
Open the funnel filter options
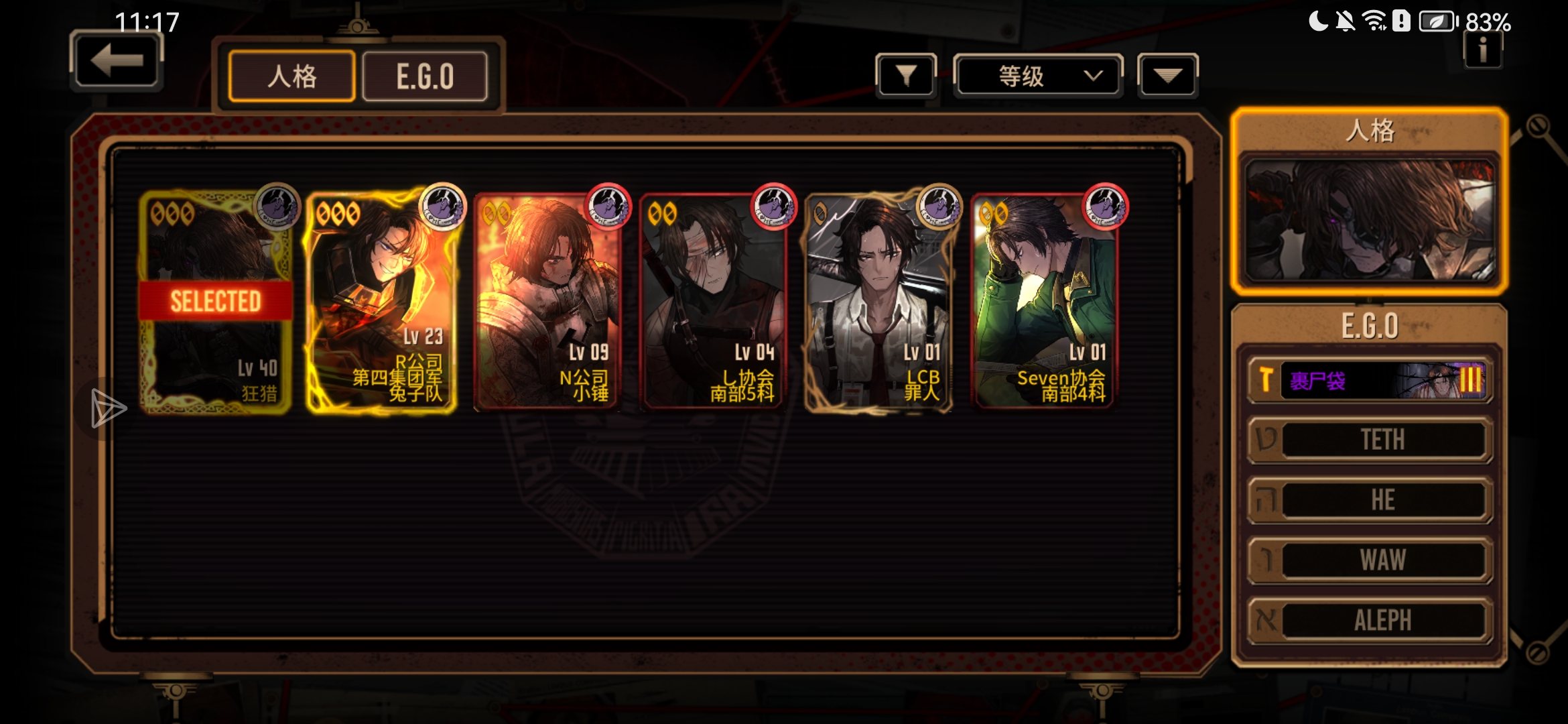(905, 76)
